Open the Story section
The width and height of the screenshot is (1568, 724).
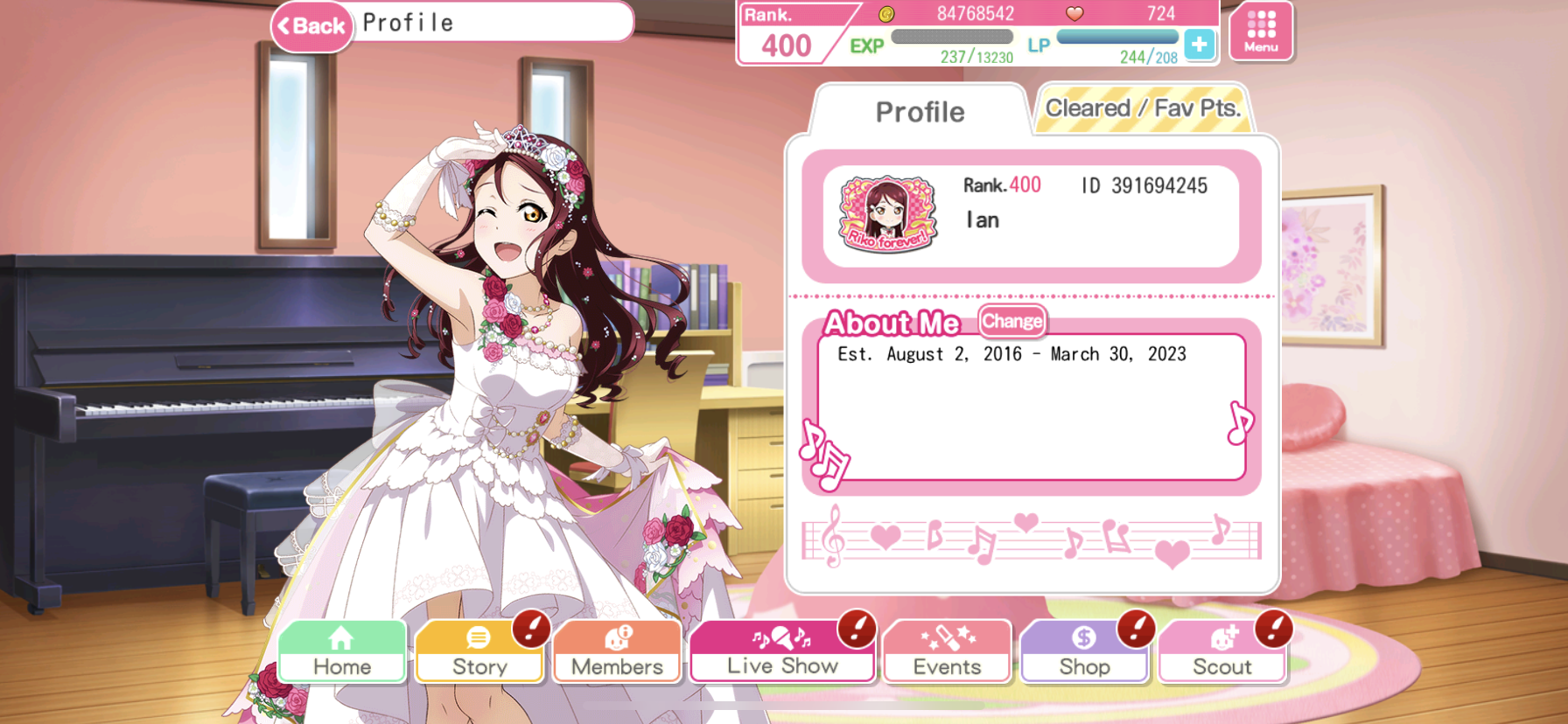[479, 651]
